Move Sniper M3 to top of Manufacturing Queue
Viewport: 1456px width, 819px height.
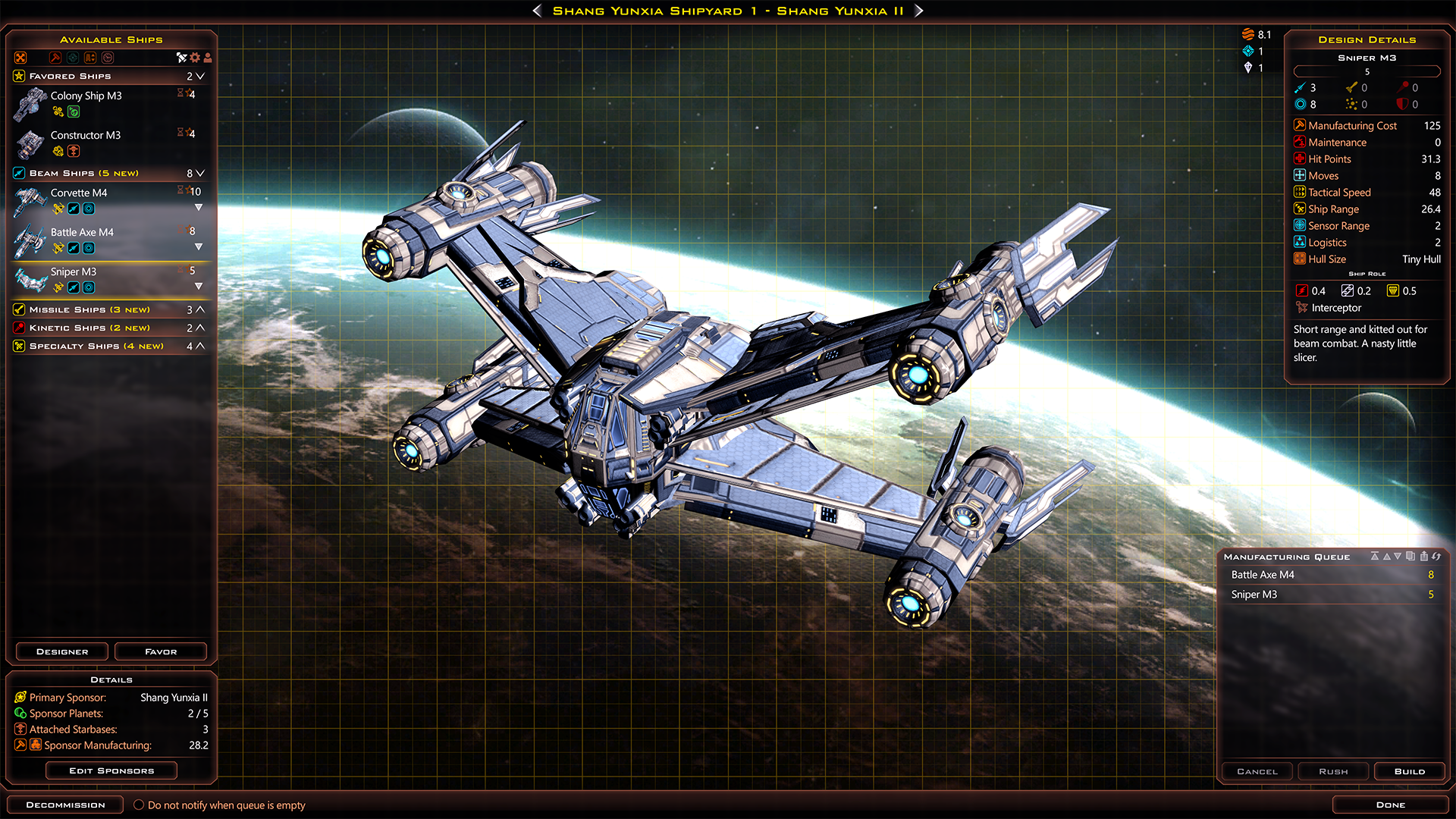(x=1375, y=556)
